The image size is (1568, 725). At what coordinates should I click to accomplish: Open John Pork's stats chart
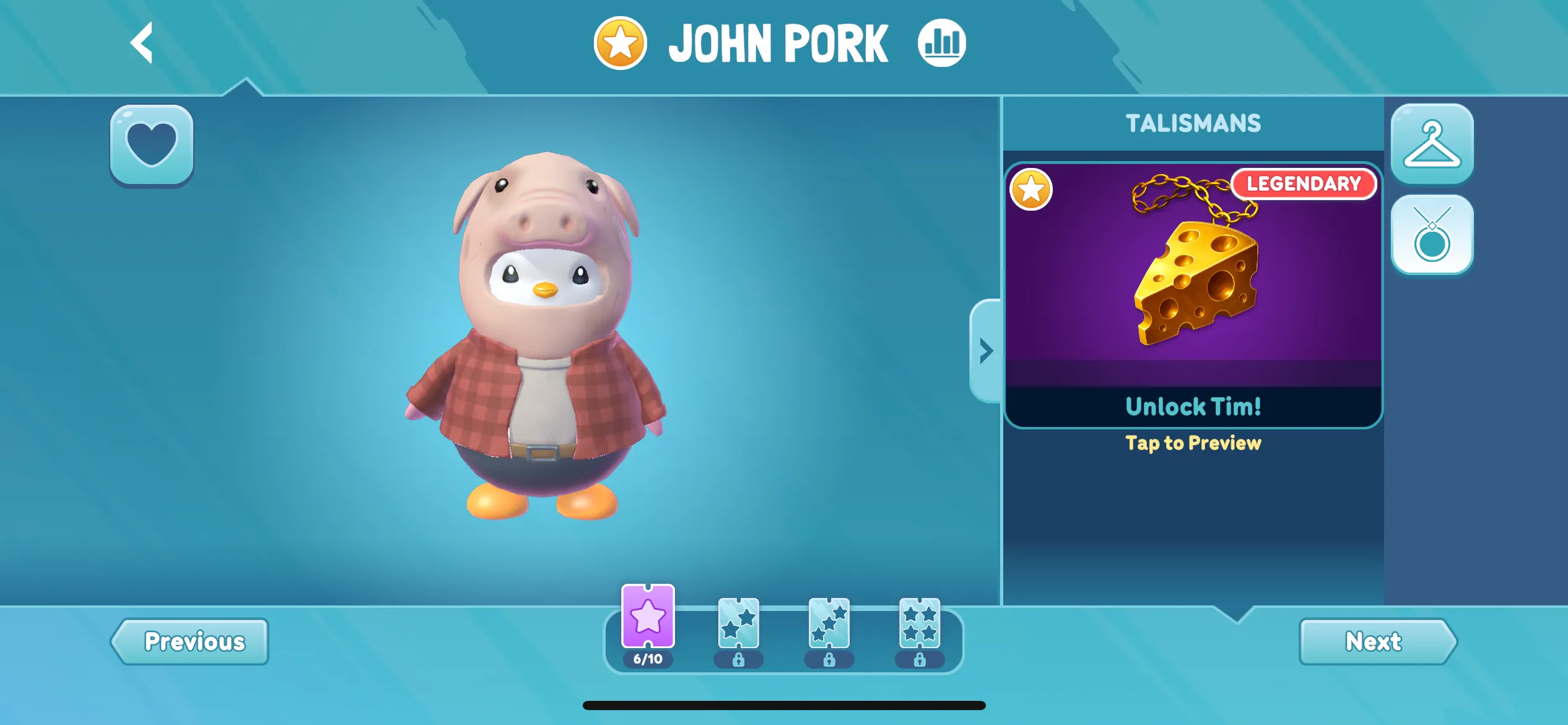point(941,41)
